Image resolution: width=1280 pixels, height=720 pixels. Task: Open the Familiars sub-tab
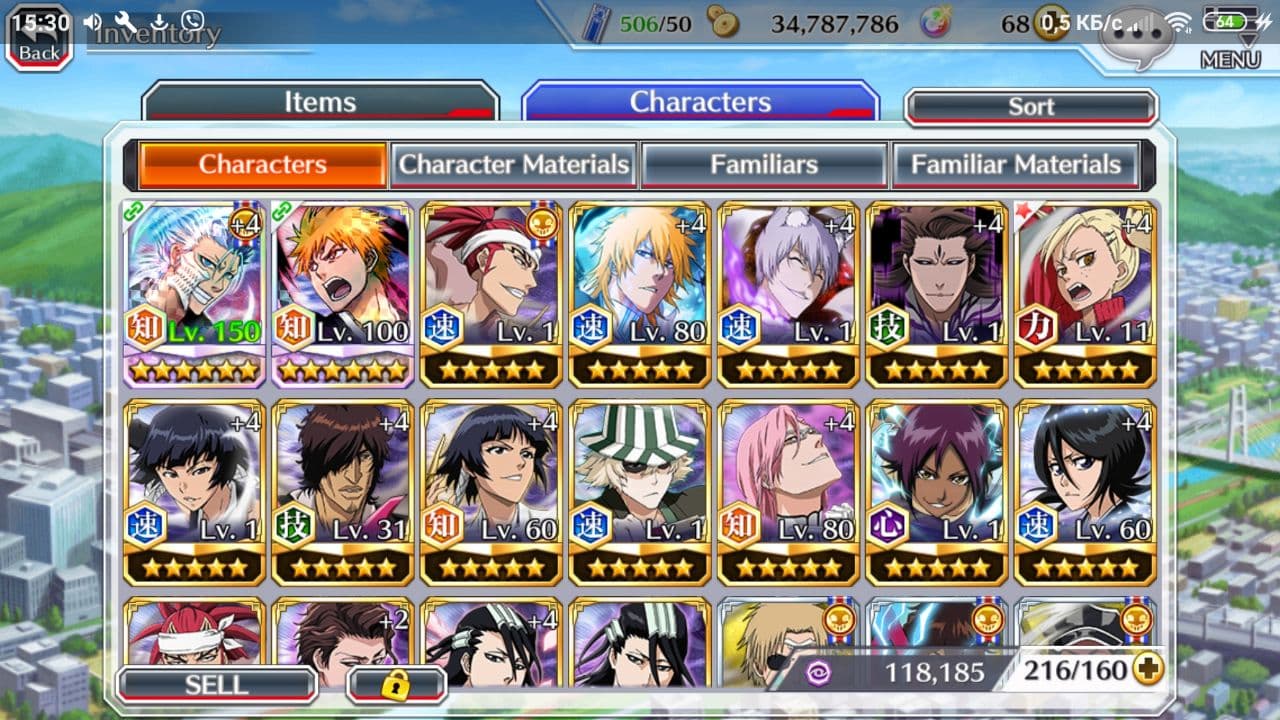tap(764, 165)
